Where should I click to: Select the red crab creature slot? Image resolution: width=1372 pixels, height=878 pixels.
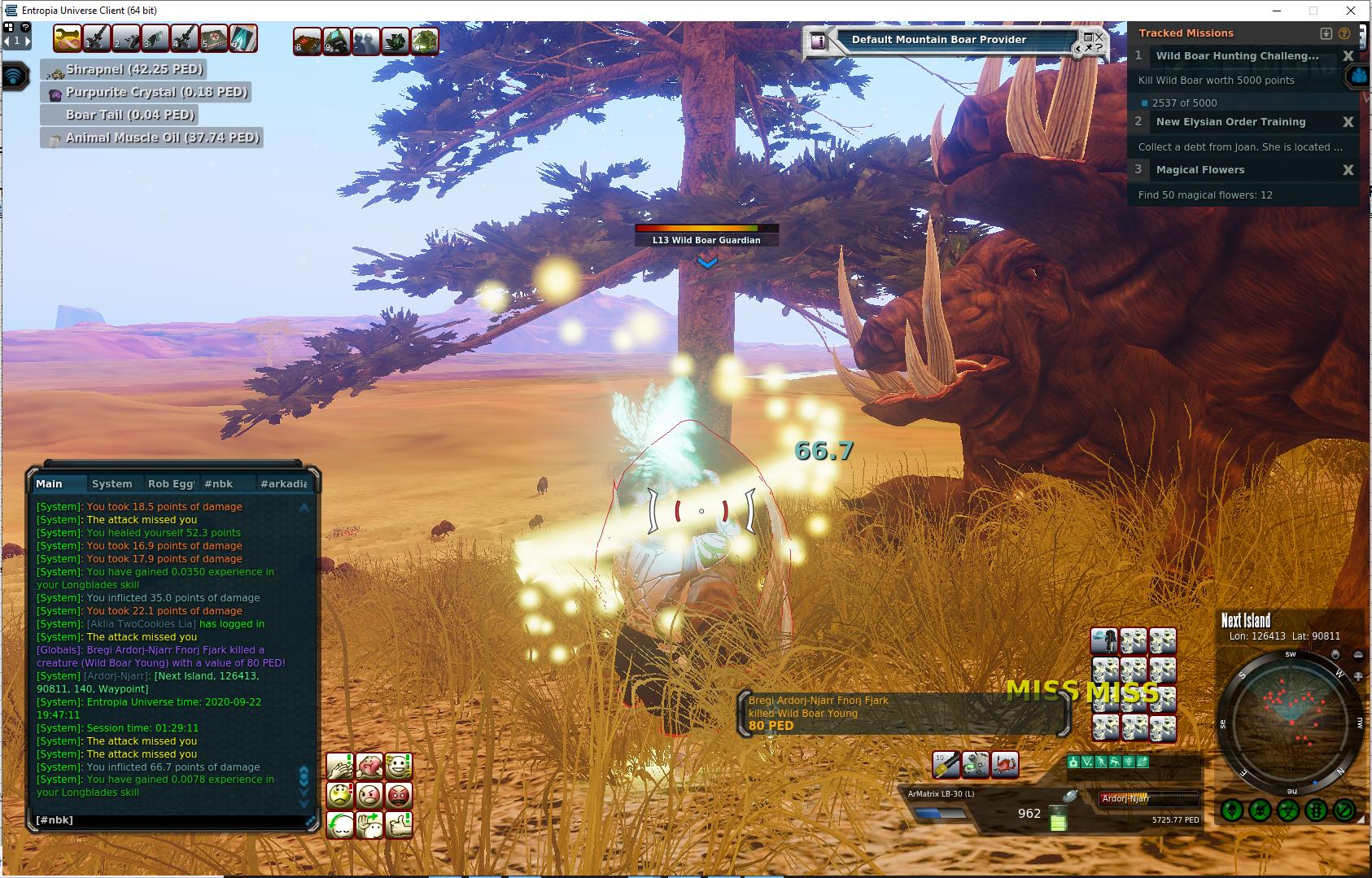[x=1005, y=764]
